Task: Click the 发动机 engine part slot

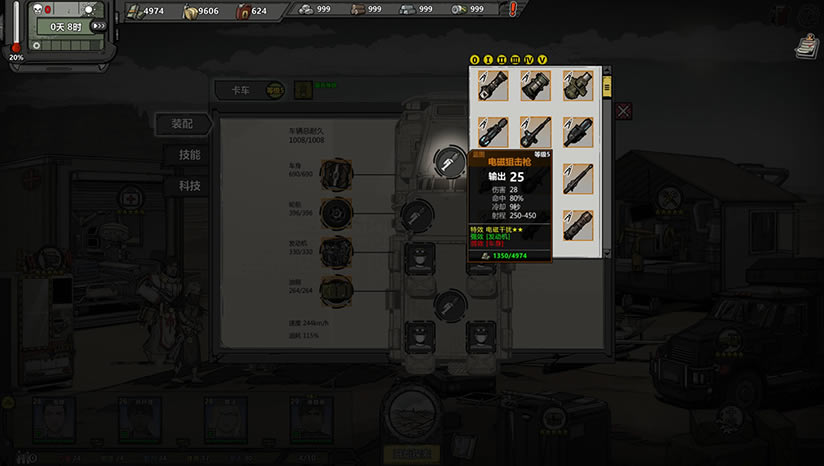Action: (x=338, y=250)
